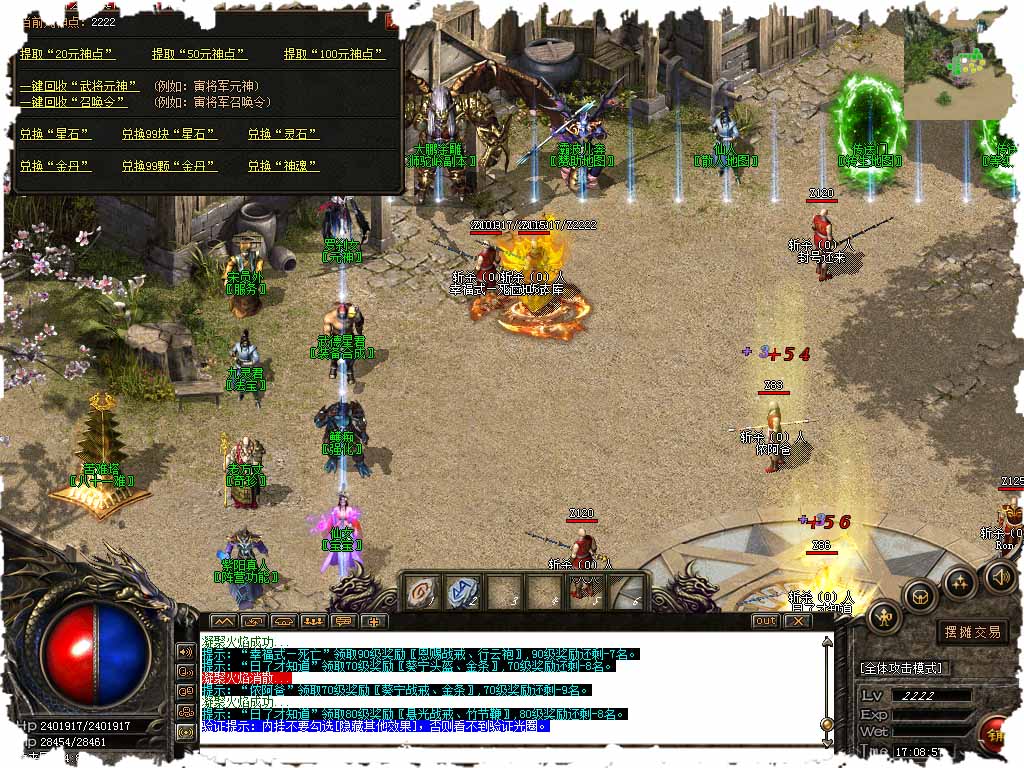Select the 提取 "50元神点" link
Image resolution: width=1024 pixels, height=768 pixels.
pos(199,54)
